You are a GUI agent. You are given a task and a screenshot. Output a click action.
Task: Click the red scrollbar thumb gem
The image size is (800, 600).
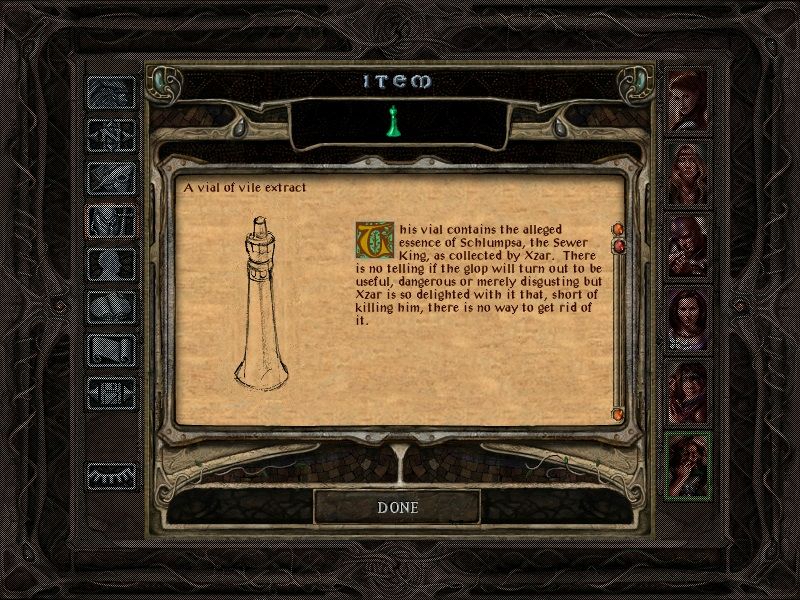[618, 245]
